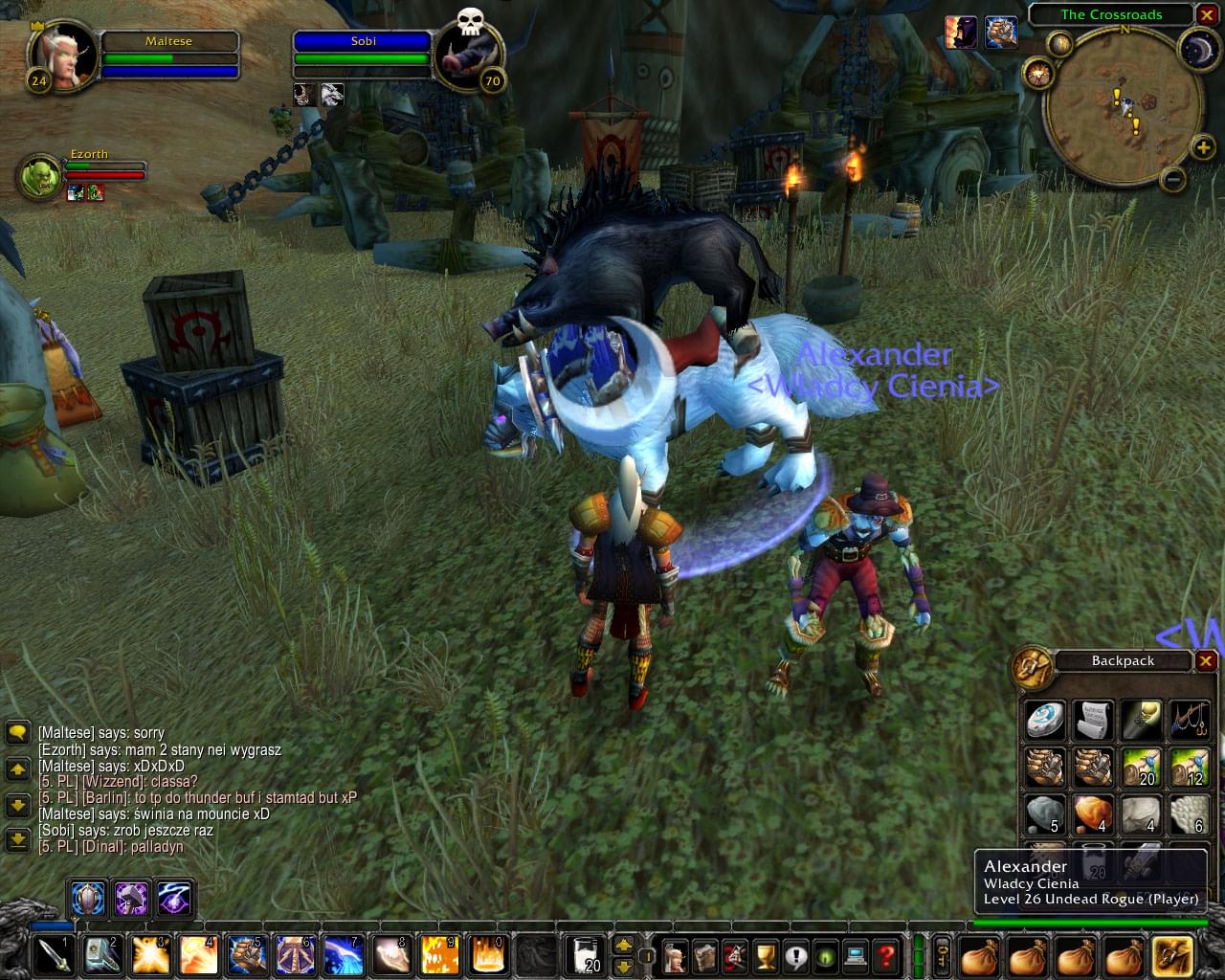Use the Hearthstone in the backpack

coord(1044,720)
